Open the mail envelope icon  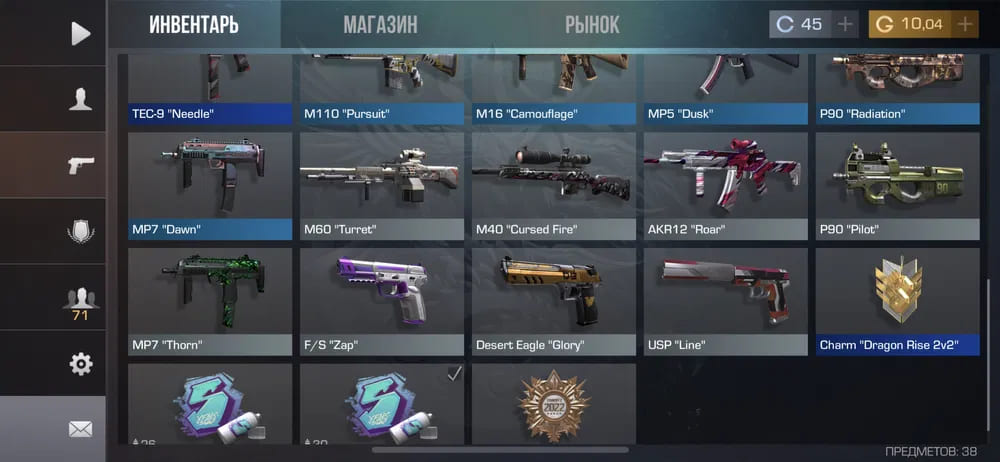click(80, 429)
